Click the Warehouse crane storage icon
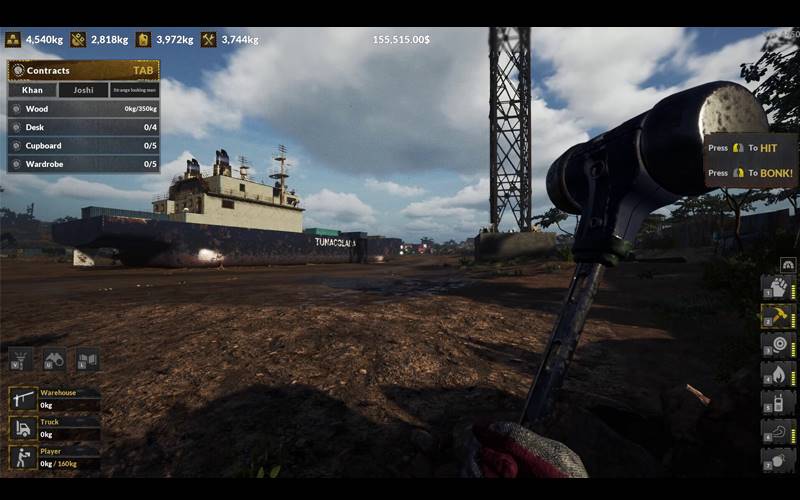Screen dimensions: 800x500 22,400
